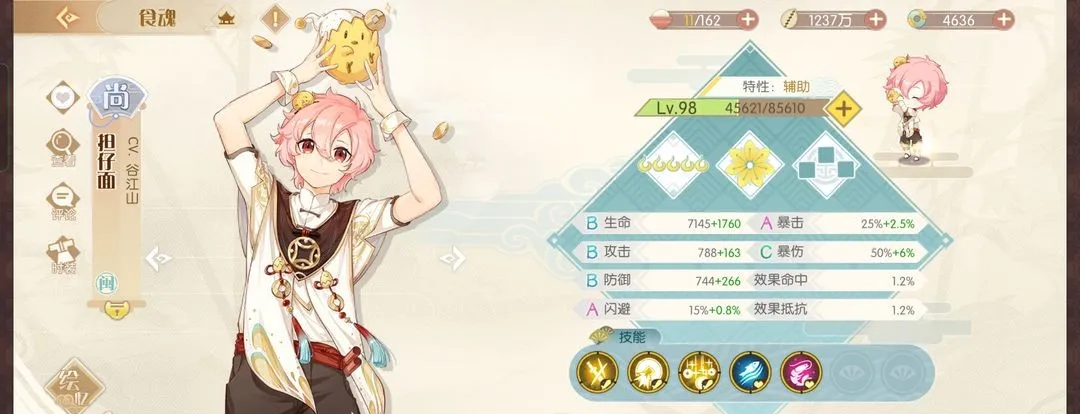Open the outfit/skin icon on the left
1080x414 pixels.
point(63,252)
